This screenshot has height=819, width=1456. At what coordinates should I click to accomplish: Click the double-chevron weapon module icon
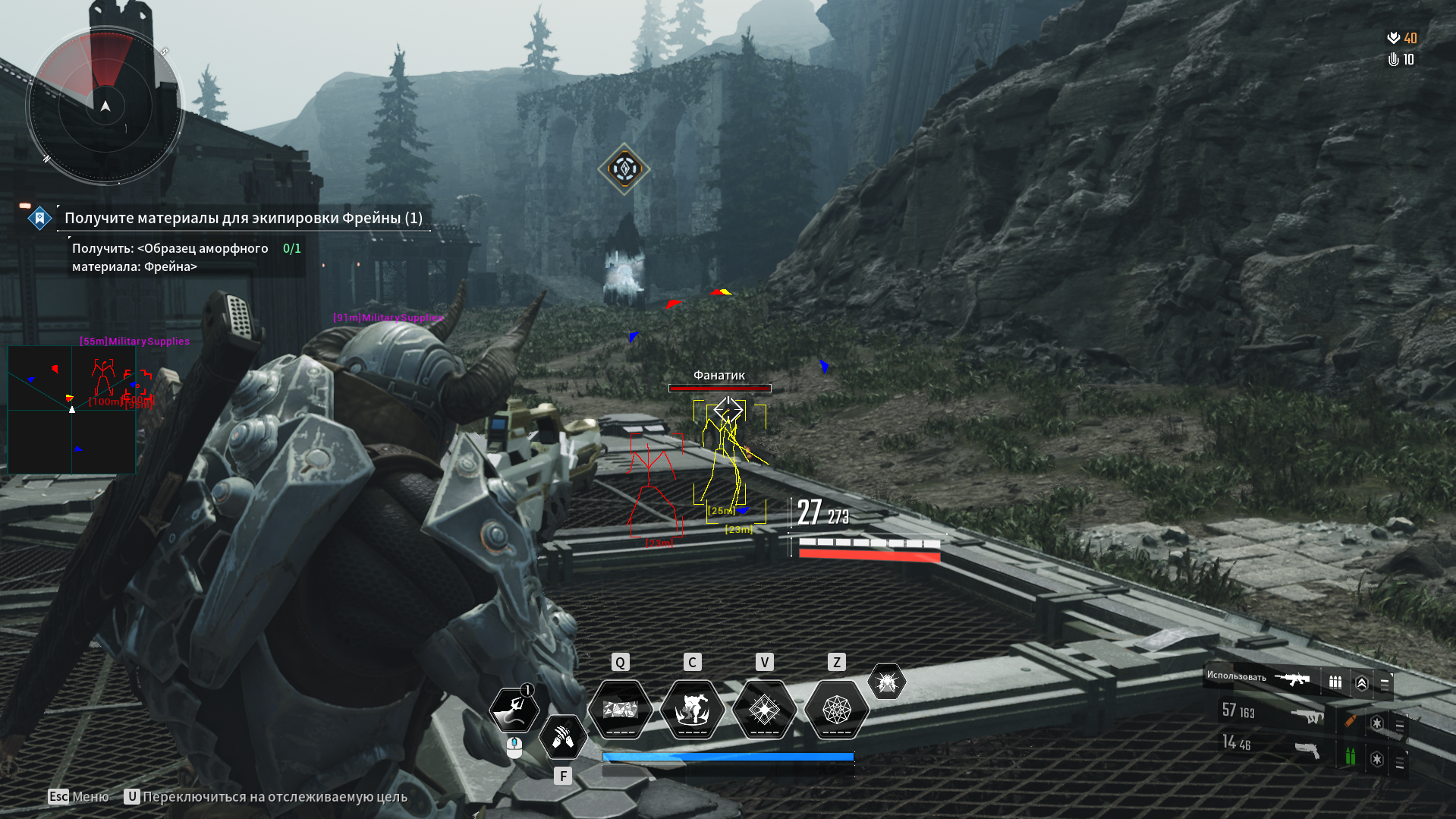tap(1362, 683)
